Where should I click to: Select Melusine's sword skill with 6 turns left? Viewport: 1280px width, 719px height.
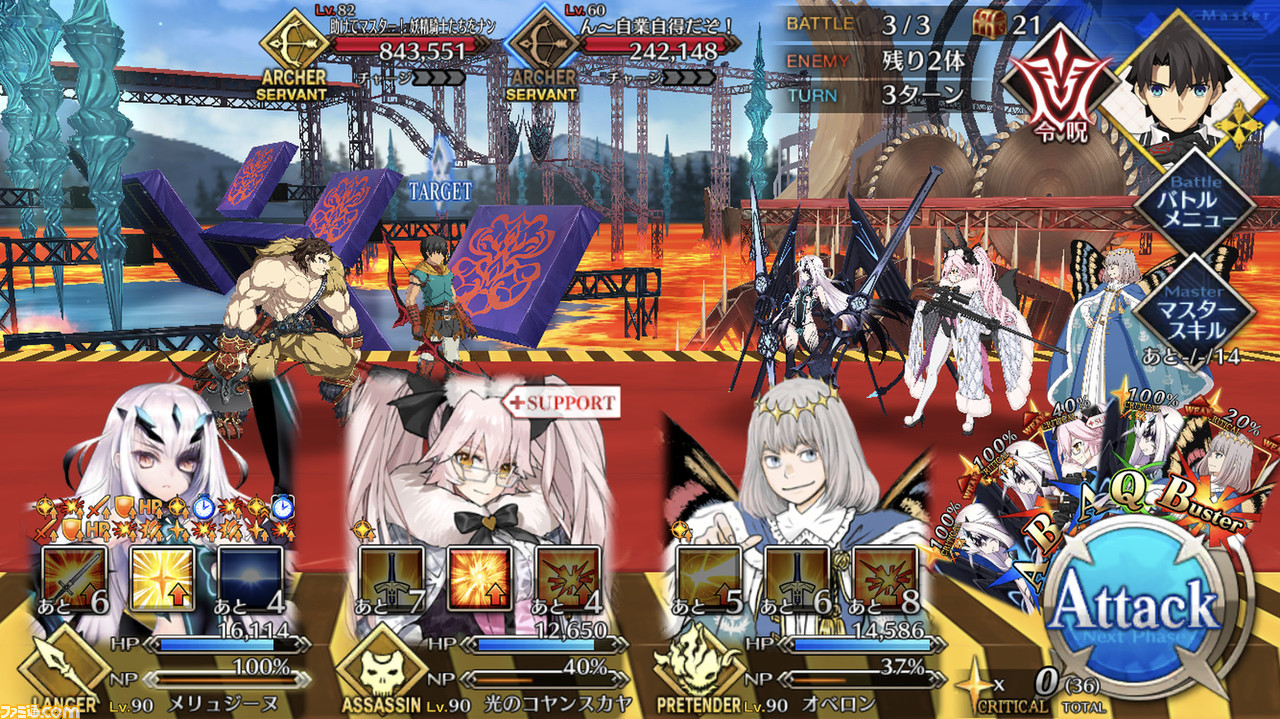pyautogui.click(x=72, y=579)
